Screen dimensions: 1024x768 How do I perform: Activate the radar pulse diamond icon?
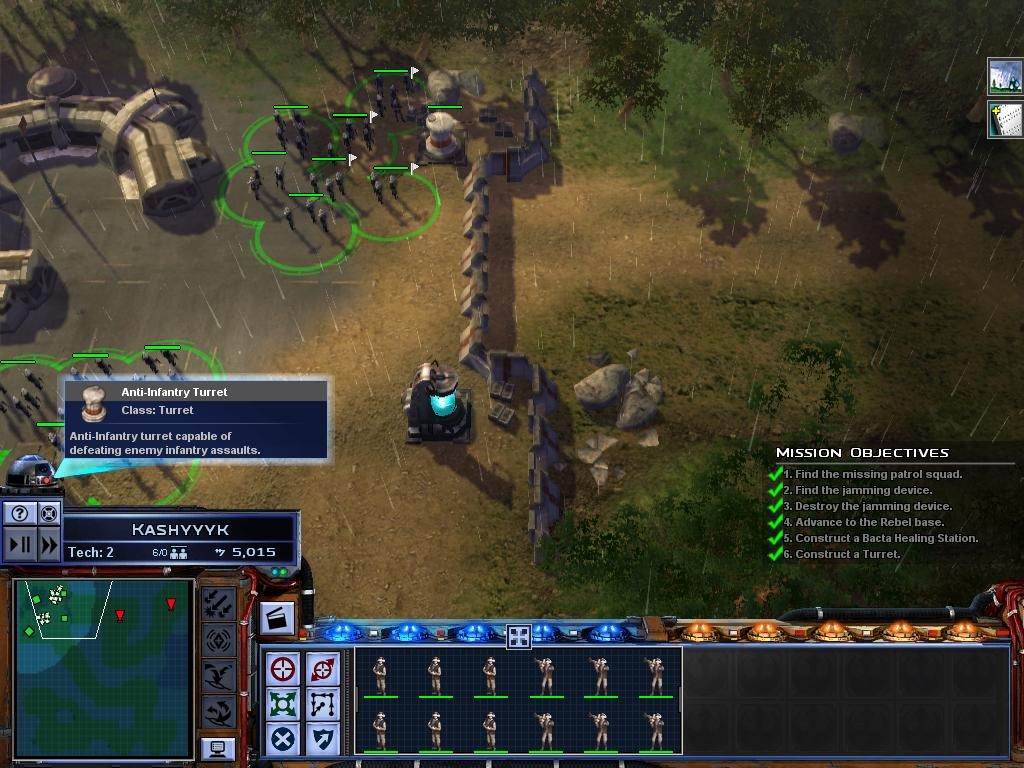218,639
